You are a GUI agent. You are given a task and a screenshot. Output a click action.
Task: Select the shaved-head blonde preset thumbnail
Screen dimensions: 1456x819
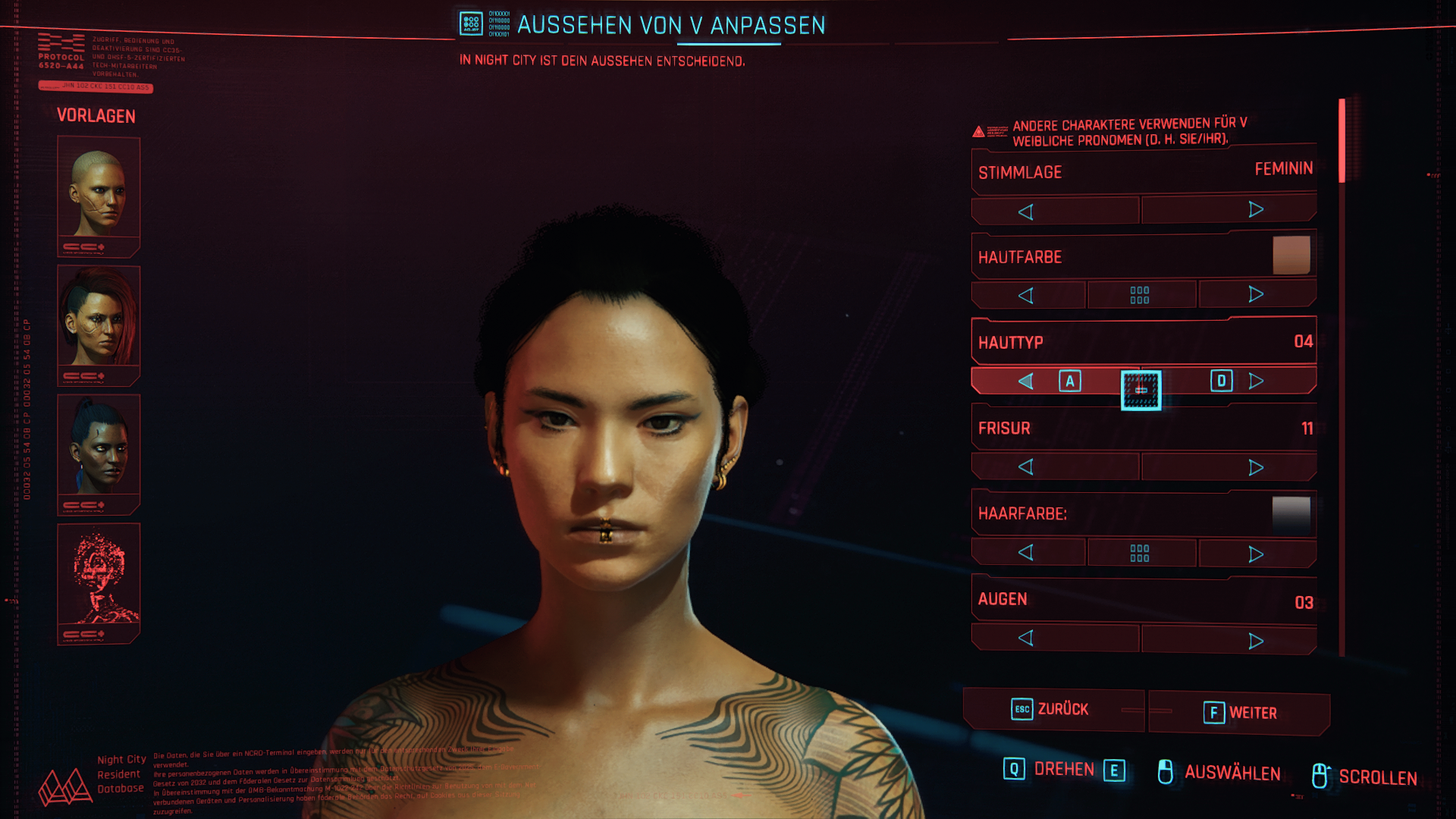click(99, 196)
